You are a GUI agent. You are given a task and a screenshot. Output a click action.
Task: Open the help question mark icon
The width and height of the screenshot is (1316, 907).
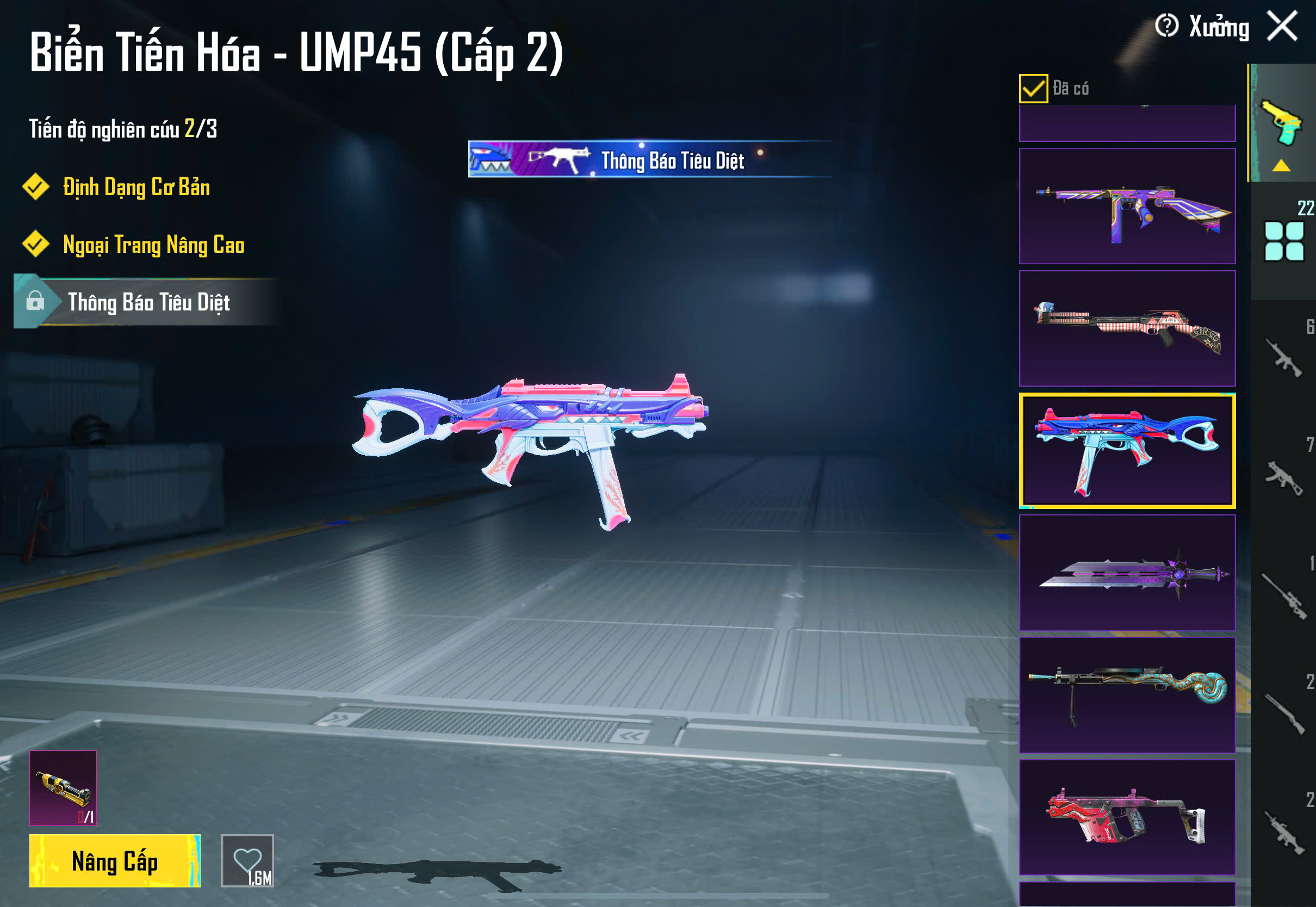(1166, 26)
